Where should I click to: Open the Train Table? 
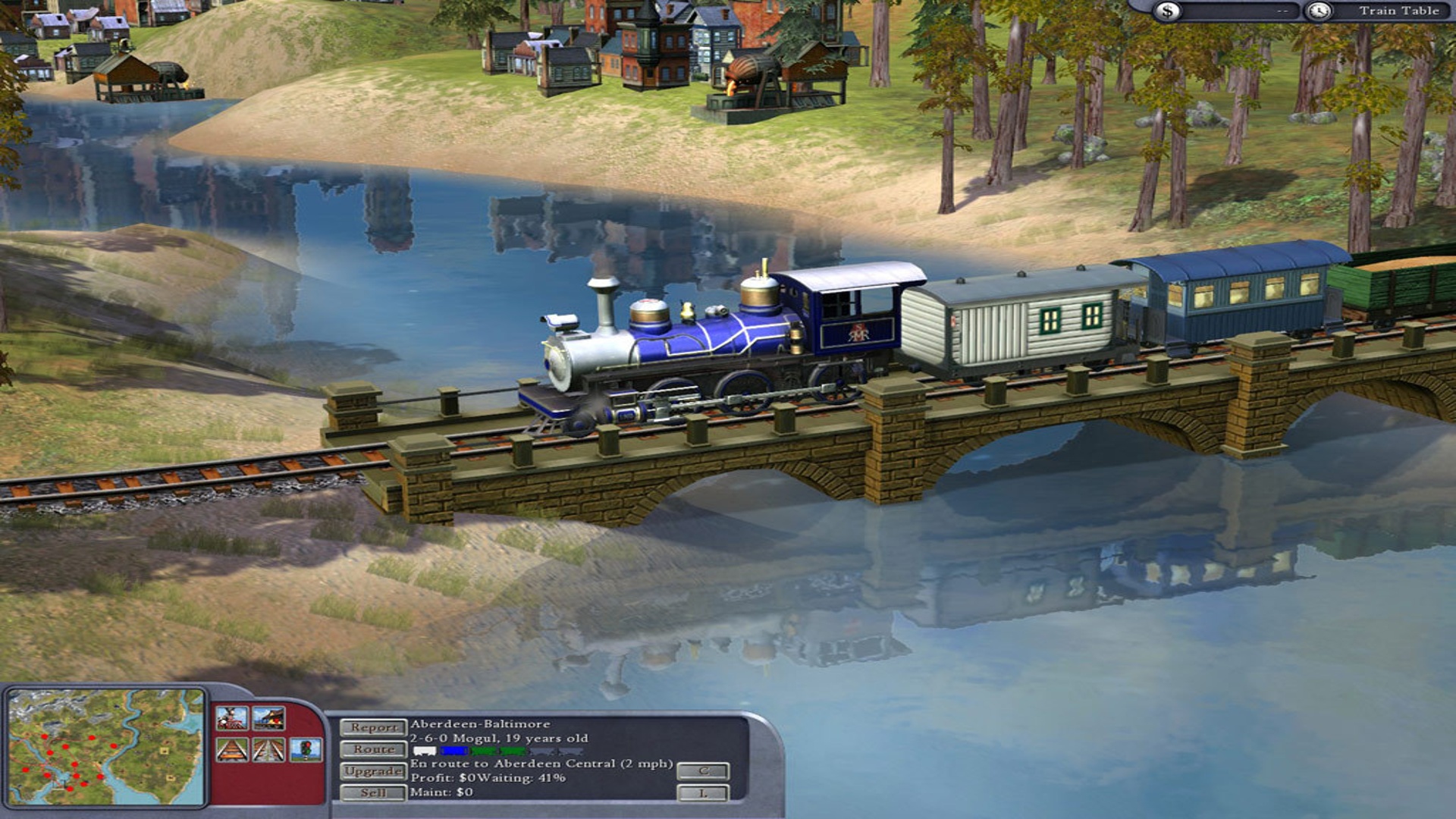(x=1398, y=11)
